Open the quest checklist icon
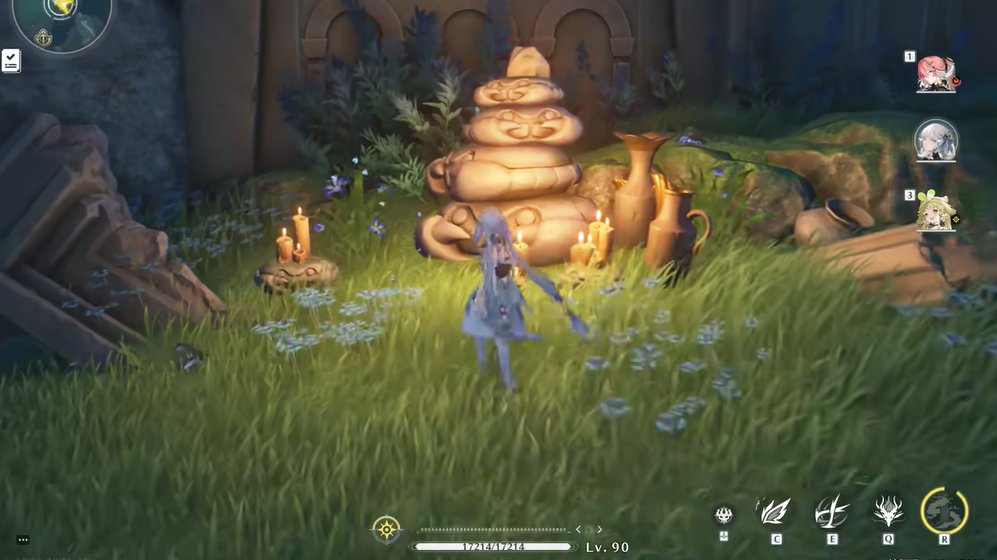The height and width of the screenshot is (560, 997). 11,60
